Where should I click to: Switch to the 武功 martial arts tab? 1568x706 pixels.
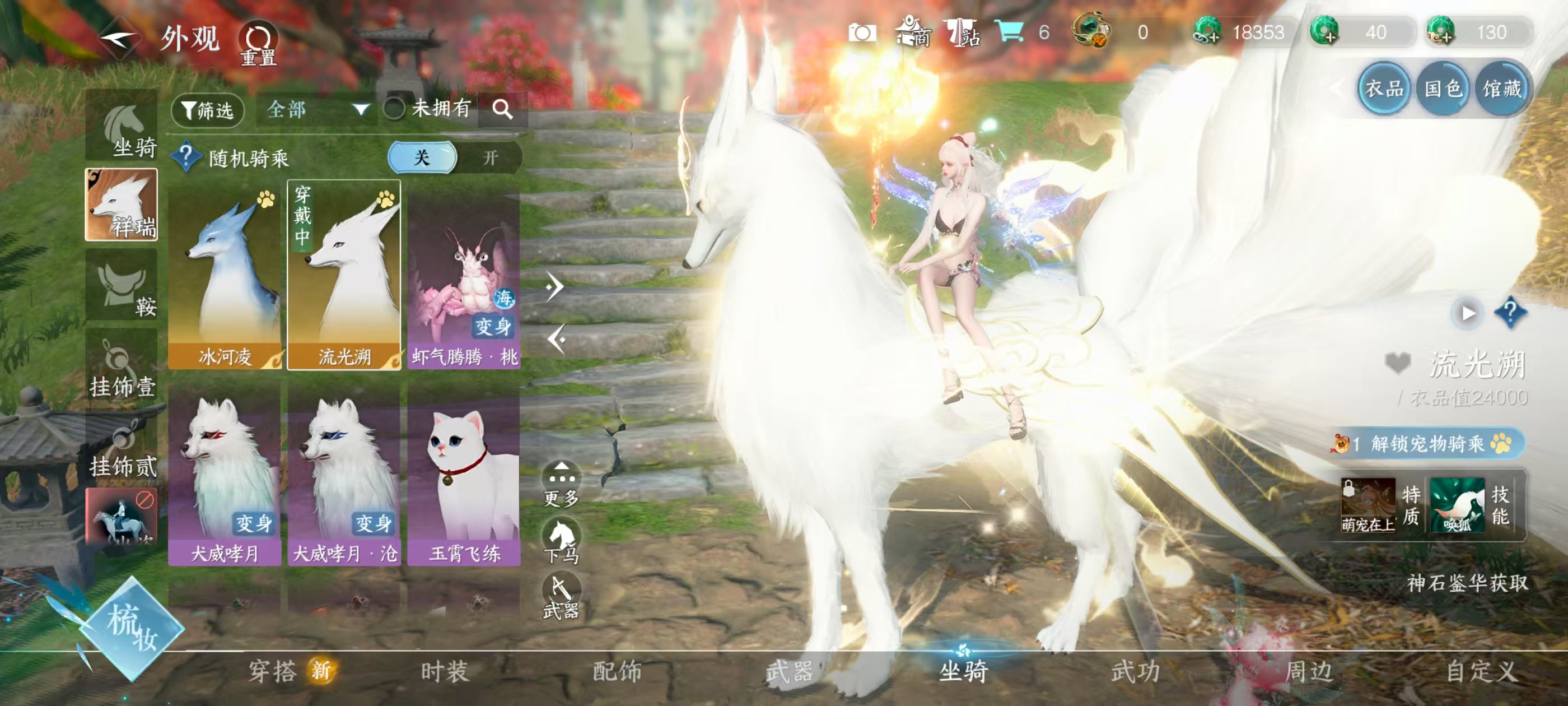[1135, 671]
